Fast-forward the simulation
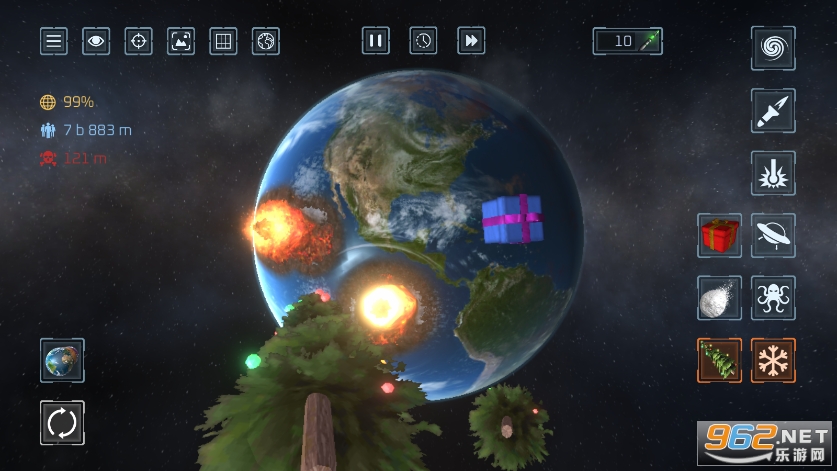Screen dimensions: 837x471 point(471,41)
